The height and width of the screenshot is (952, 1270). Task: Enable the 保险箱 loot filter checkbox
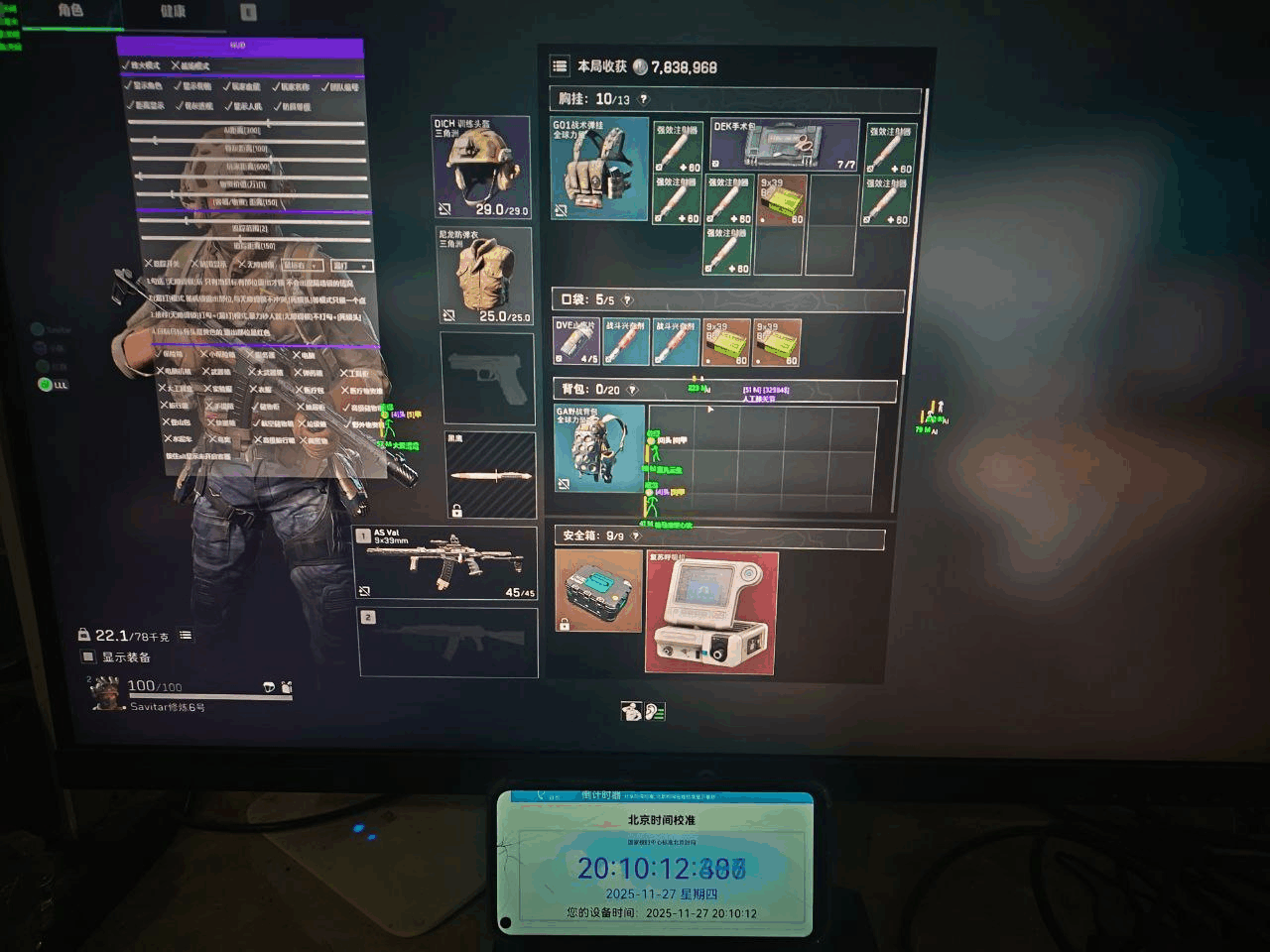click(159, 355)
